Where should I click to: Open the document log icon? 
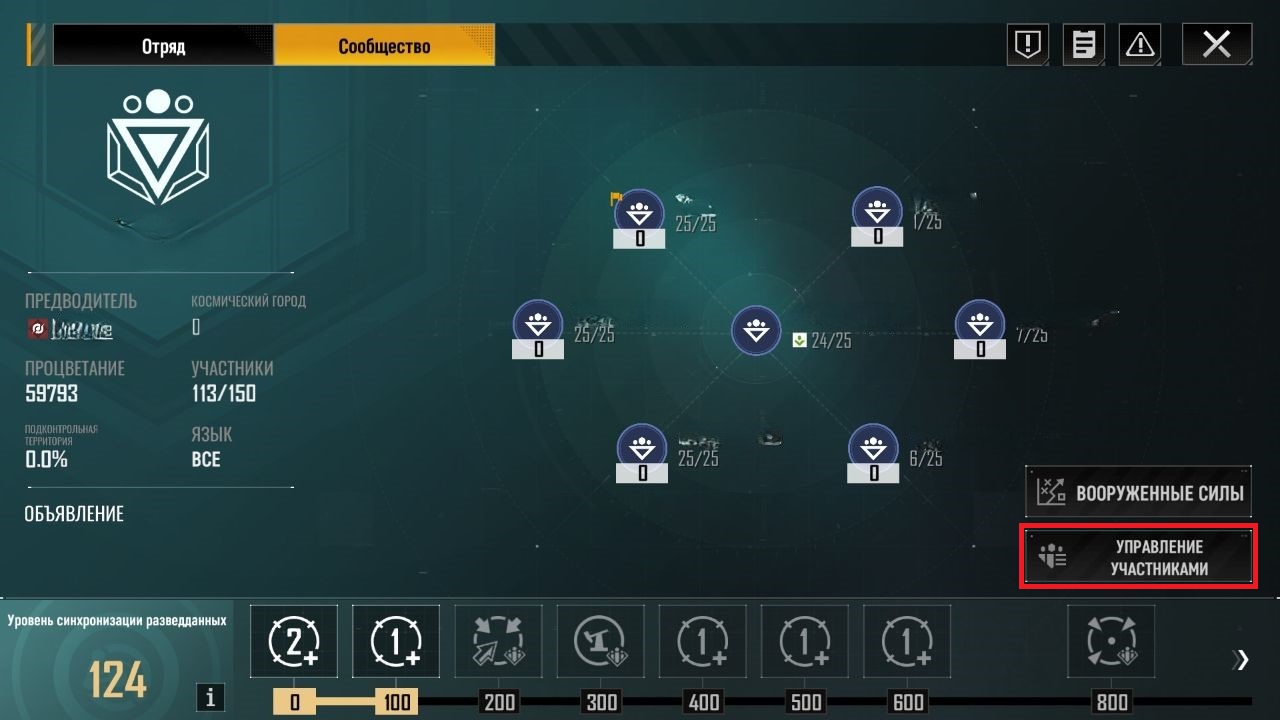[x=1083, y=45]
